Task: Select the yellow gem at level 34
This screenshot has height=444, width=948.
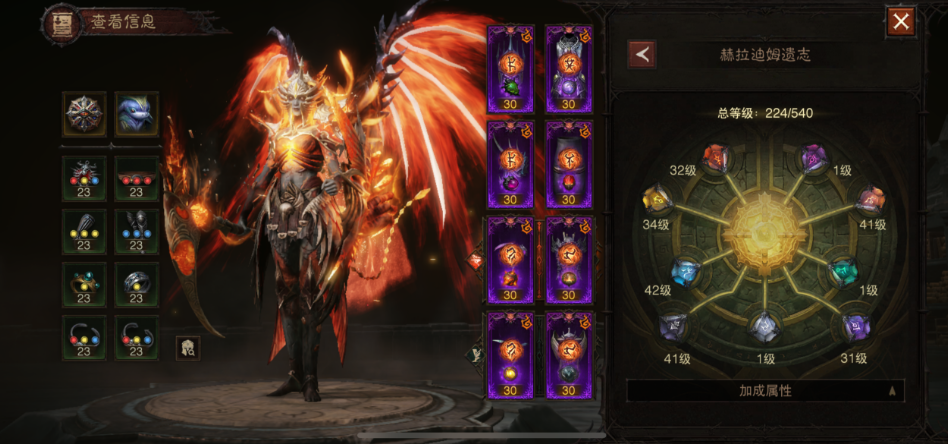Action: pos(657,200)
